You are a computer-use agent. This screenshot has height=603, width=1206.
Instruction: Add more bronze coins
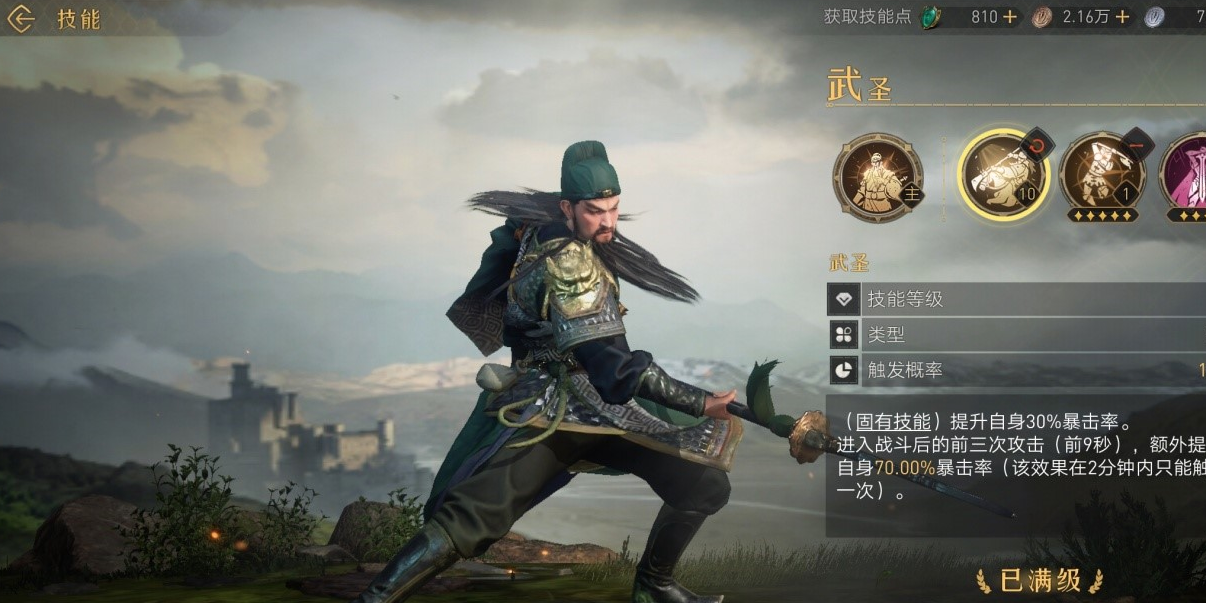1122,17
